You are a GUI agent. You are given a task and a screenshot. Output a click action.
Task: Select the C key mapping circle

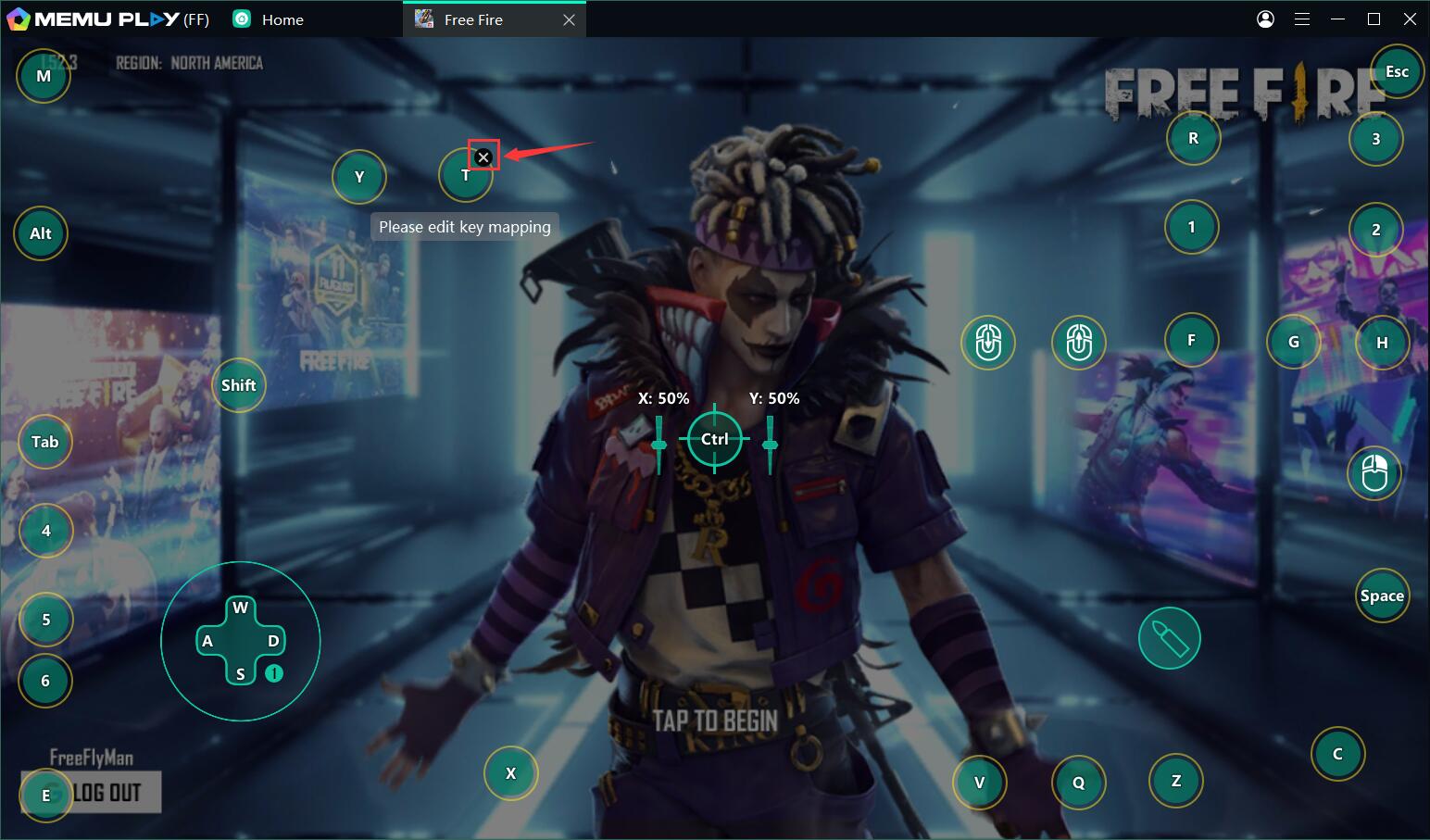(x=1337, y=754)
